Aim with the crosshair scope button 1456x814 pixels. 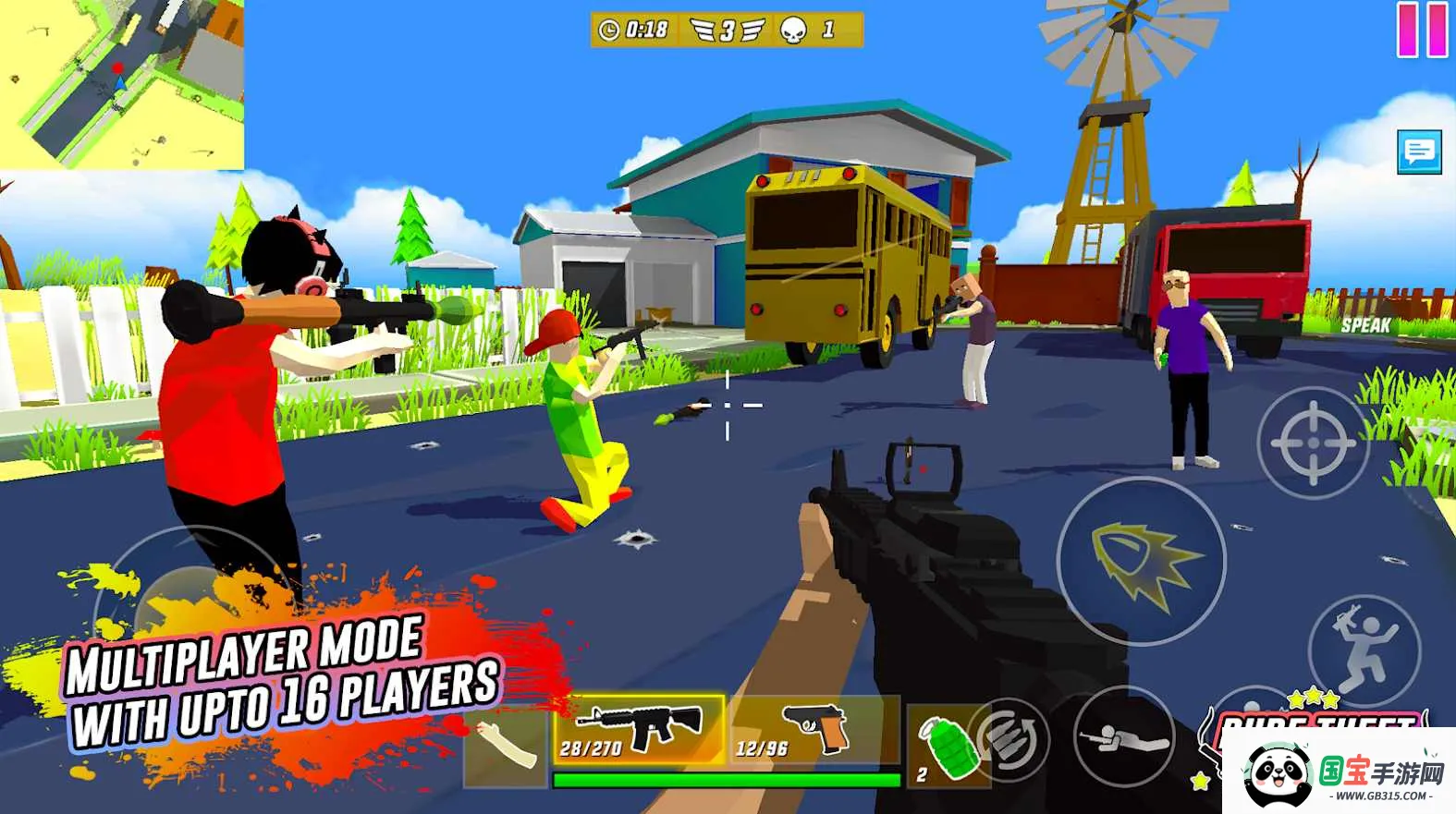point(1313,443)
